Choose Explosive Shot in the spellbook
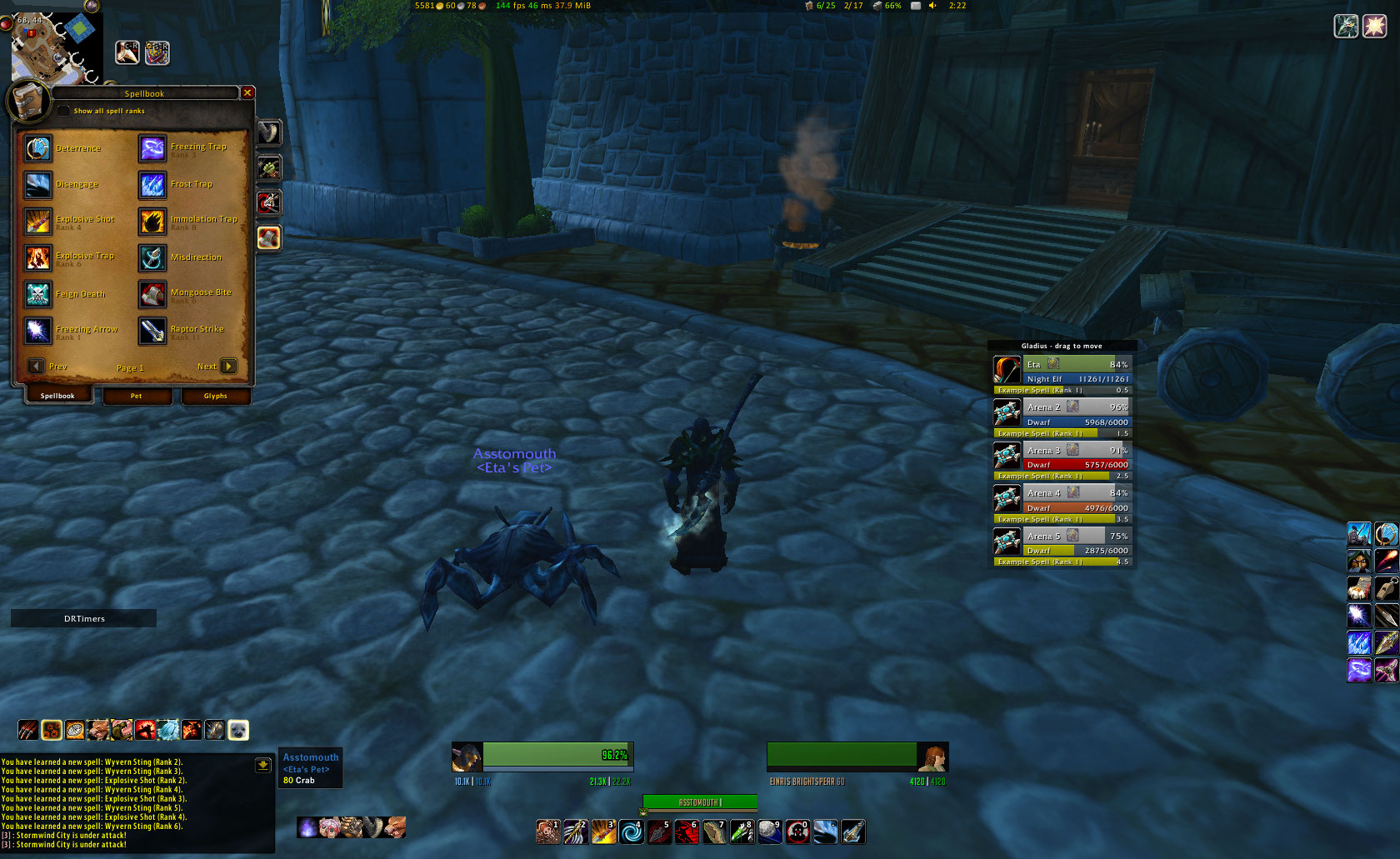Image resolution: width=1400 pixels, height=859 pixels. [38, 222]
